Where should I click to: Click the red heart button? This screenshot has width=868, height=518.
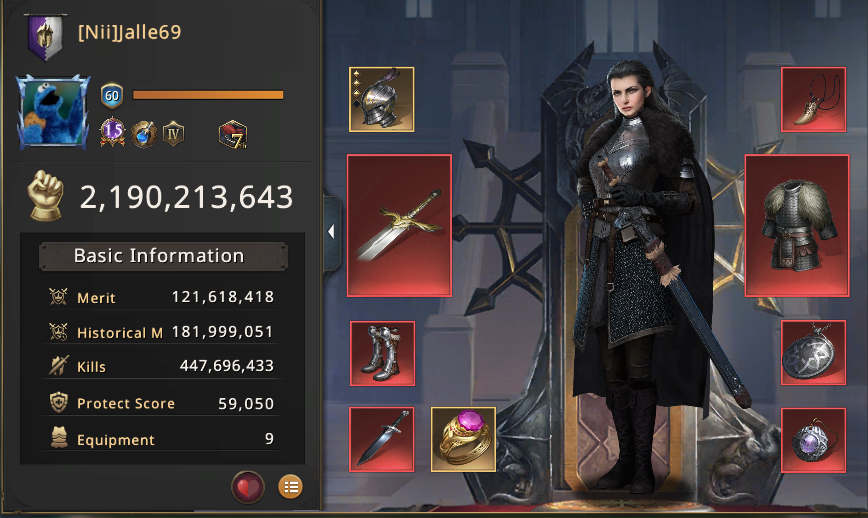tap(247, 487)
